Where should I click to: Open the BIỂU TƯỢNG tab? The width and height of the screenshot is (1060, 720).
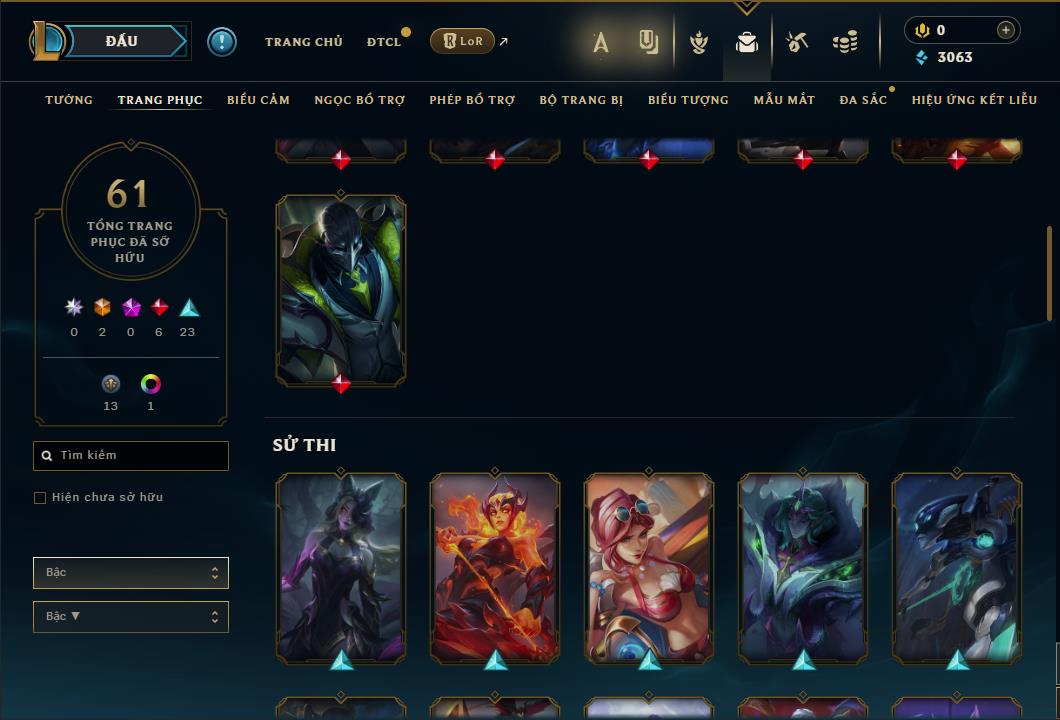[x=688, y=100]
